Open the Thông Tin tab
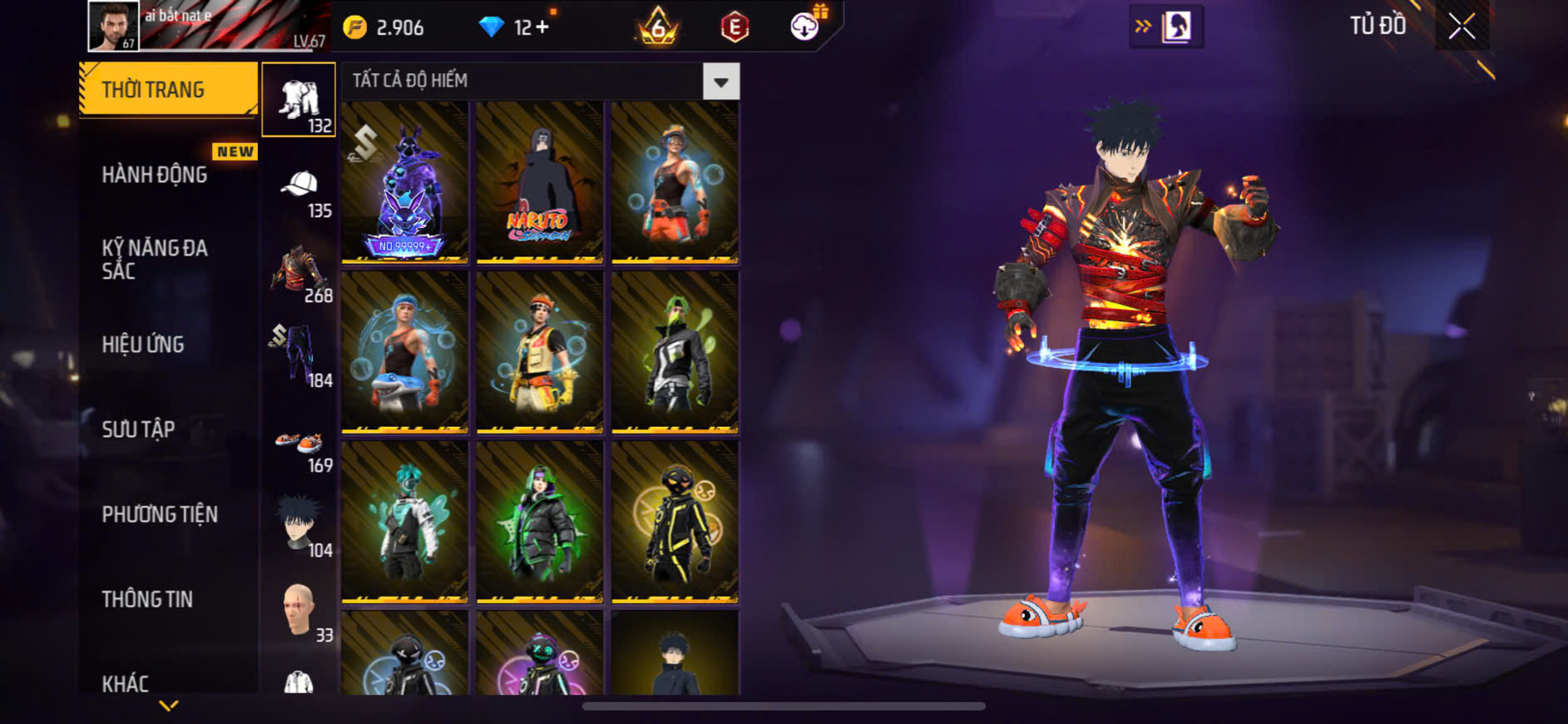This screenshot has height=724, width=1568. point(147,599)
